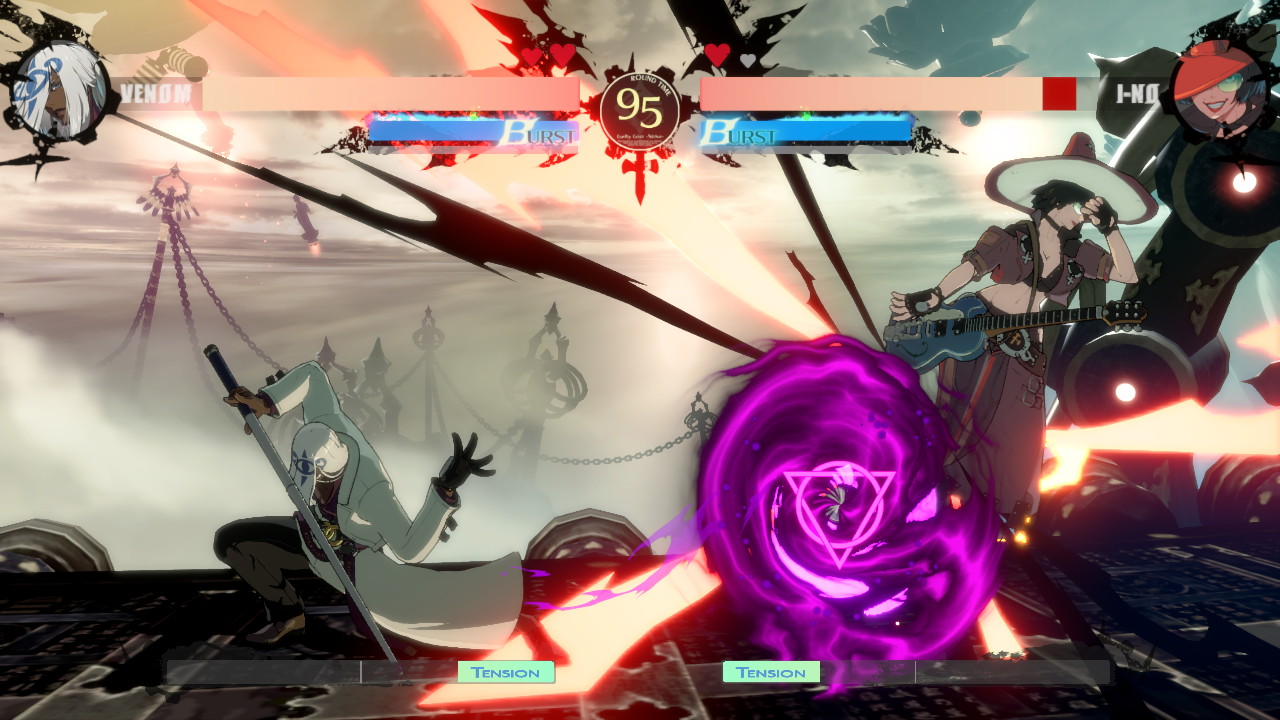
Task: Expand the right Tension box at the bottom
Action: click(770, 672)
